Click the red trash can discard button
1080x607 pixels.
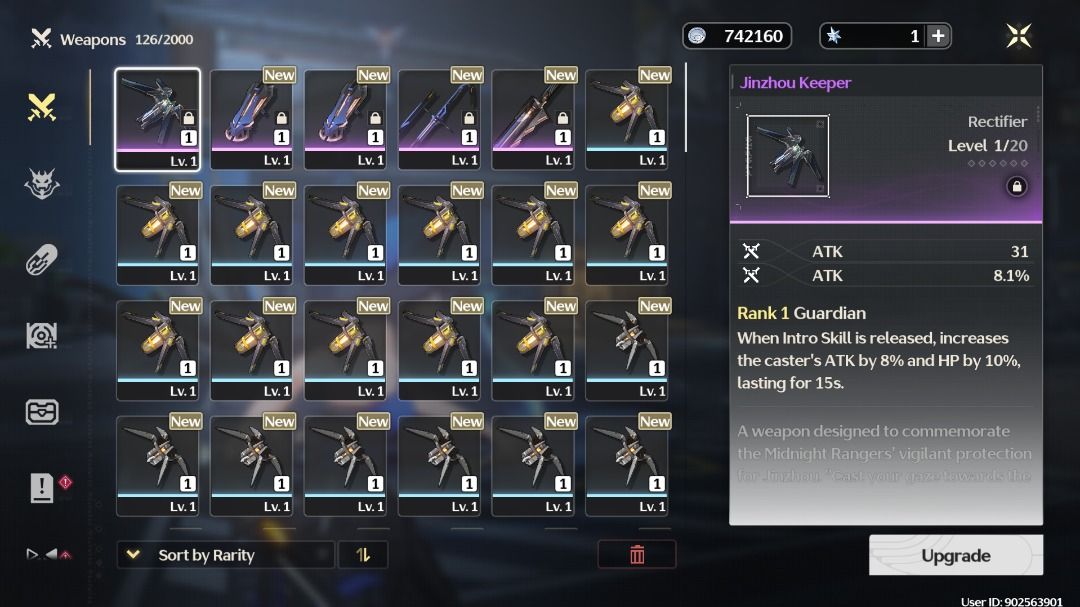pyautogui.click(x=637, y=555)
